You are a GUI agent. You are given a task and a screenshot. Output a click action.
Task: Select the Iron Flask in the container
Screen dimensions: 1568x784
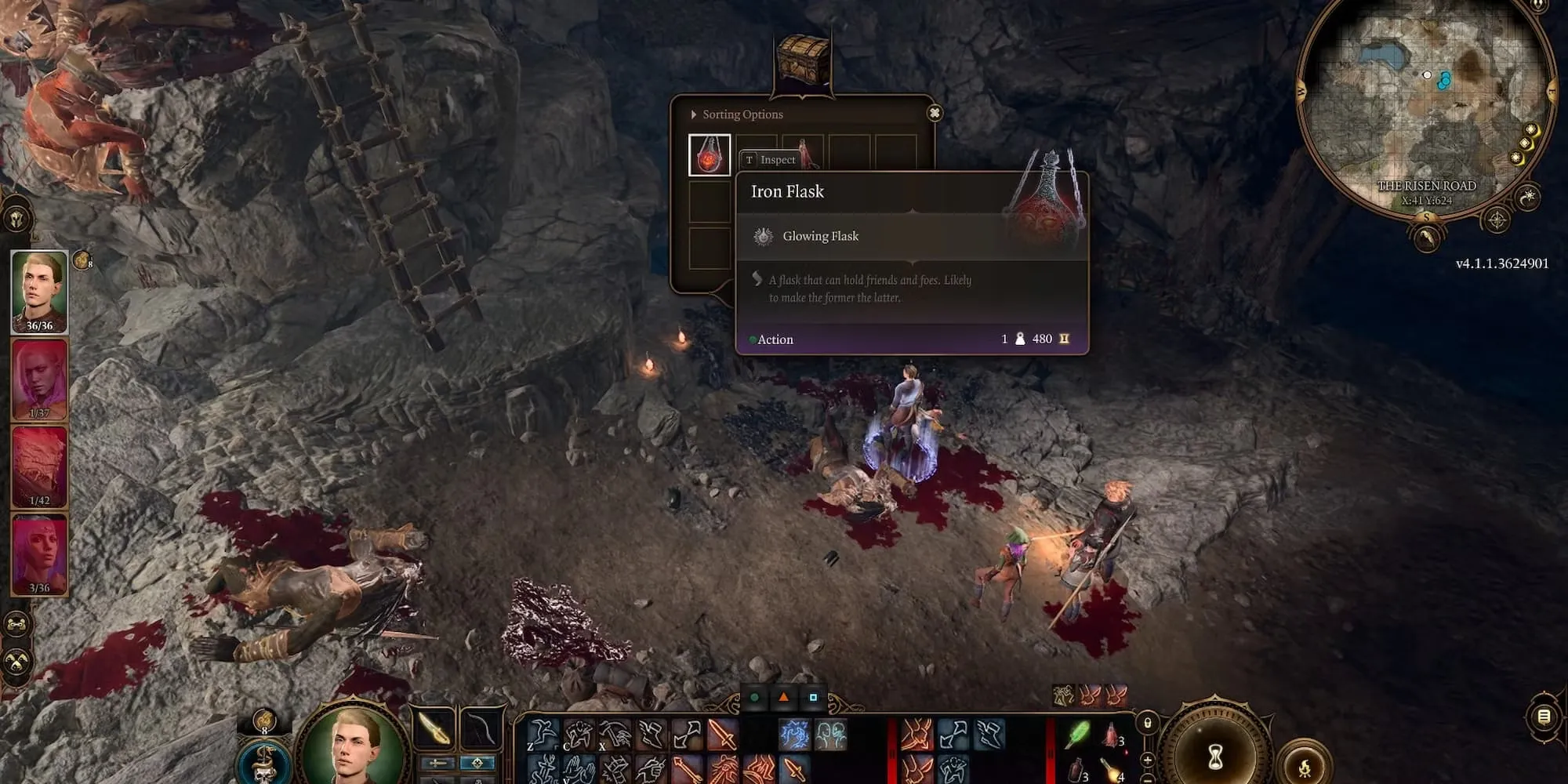coord(710,154)
